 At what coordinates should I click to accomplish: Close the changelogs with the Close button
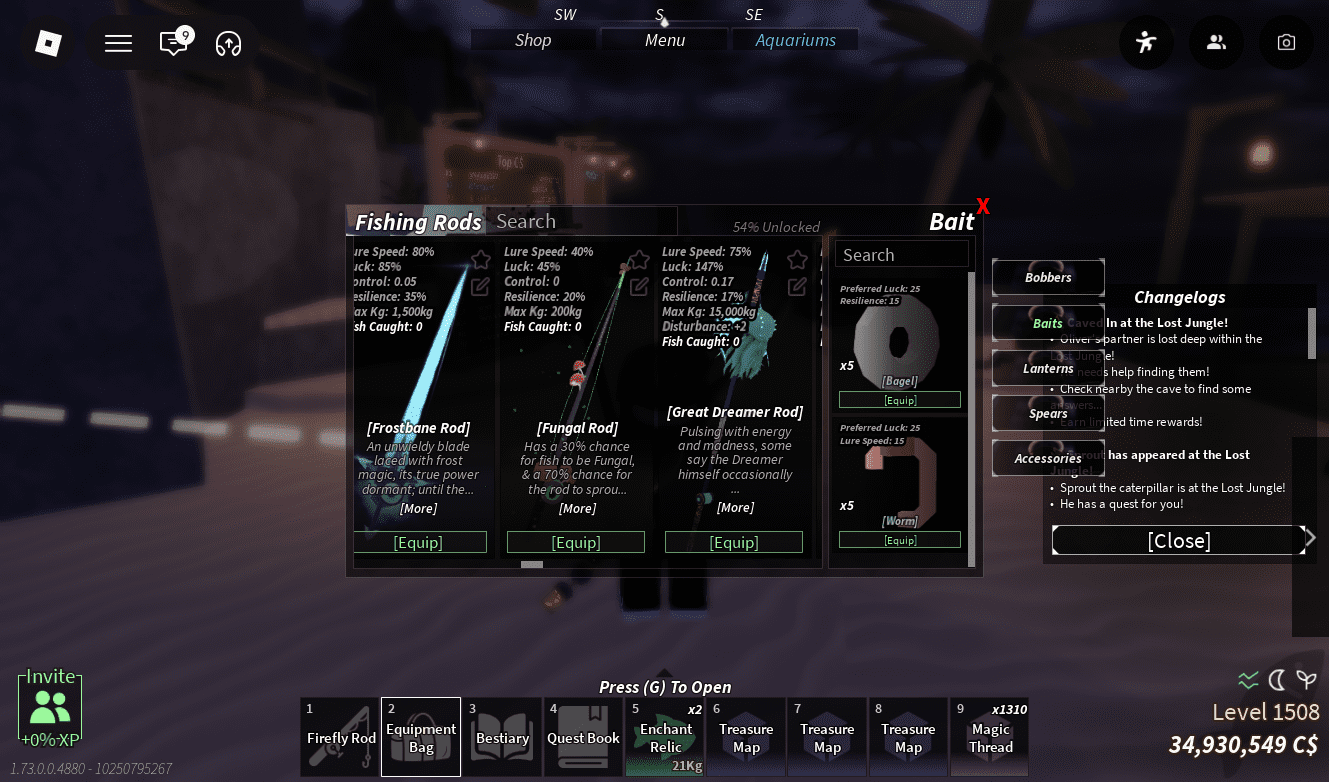point(1179,540)
